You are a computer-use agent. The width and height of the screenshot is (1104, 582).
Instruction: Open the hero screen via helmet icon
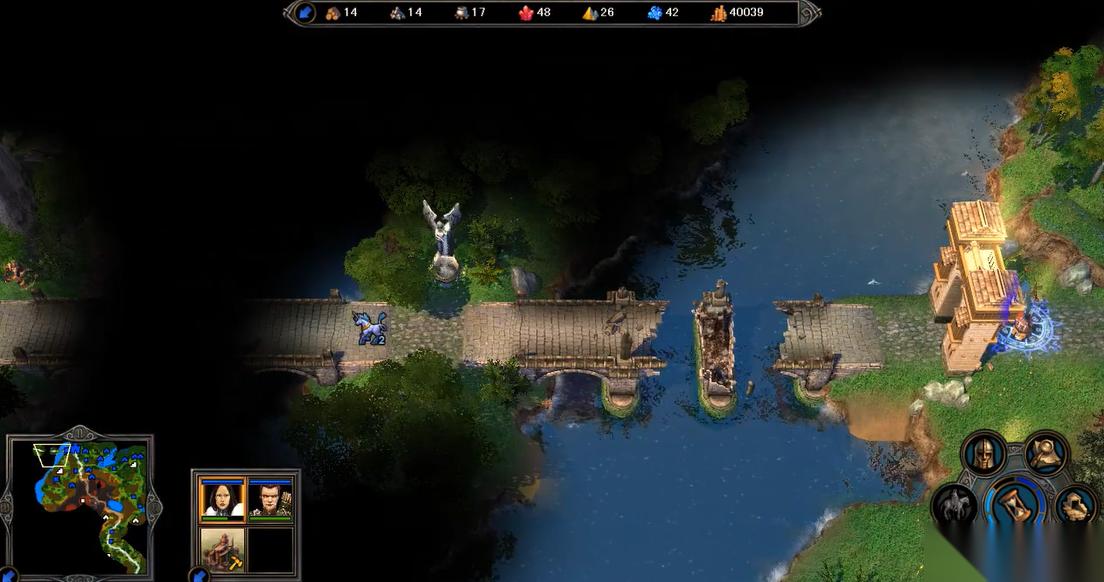pos(982,452)
